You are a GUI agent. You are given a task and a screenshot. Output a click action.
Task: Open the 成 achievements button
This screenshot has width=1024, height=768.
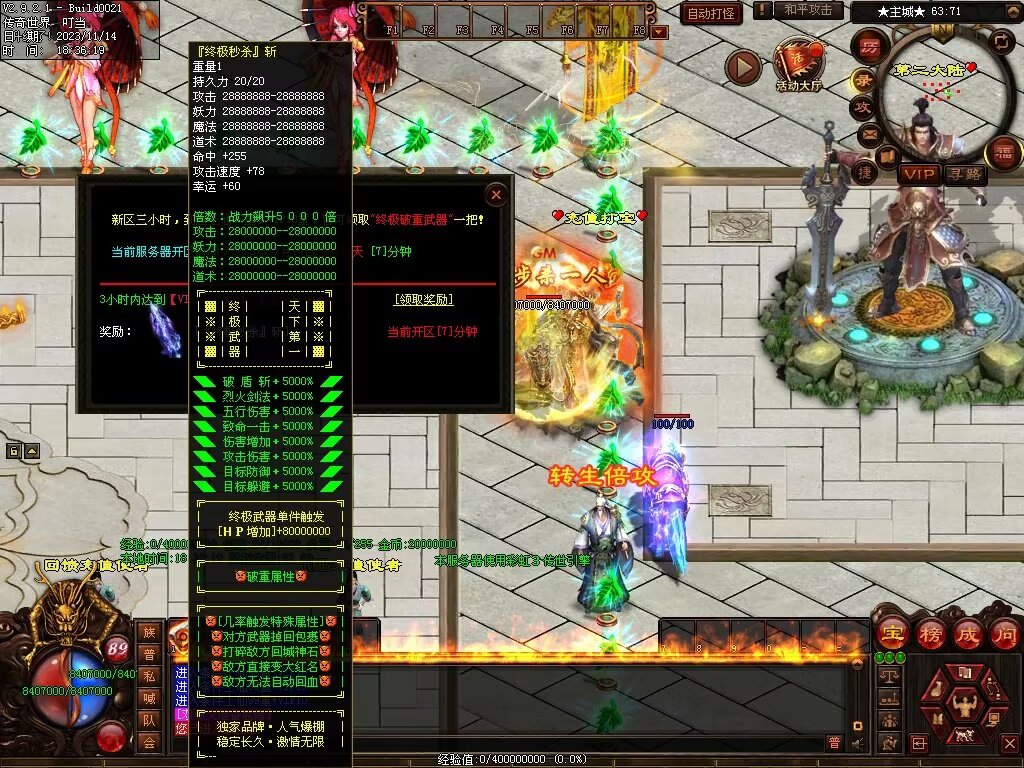tap(966, 634)
